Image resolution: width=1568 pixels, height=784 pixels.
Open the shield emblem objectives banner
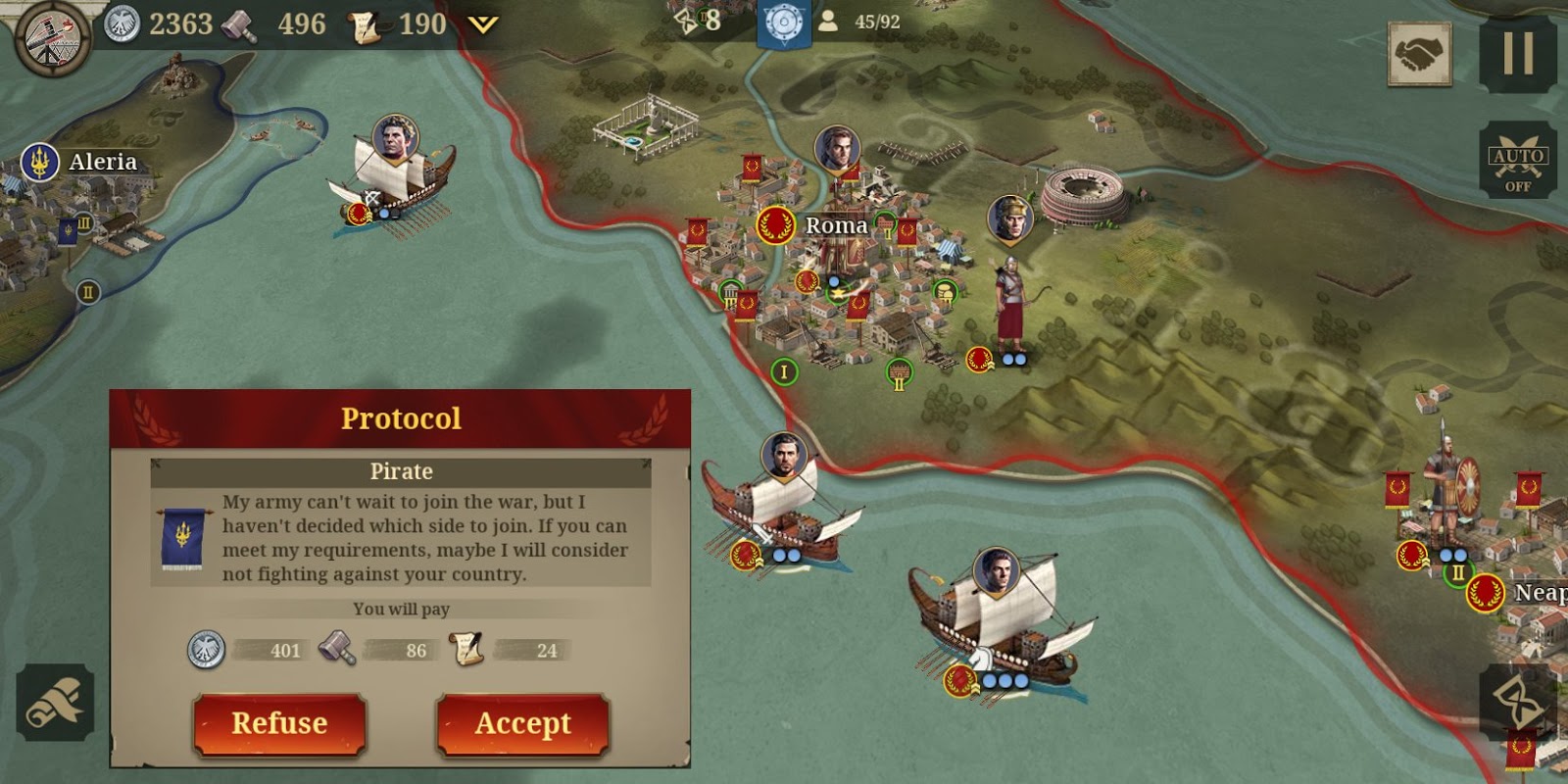[x=783, y=24]
